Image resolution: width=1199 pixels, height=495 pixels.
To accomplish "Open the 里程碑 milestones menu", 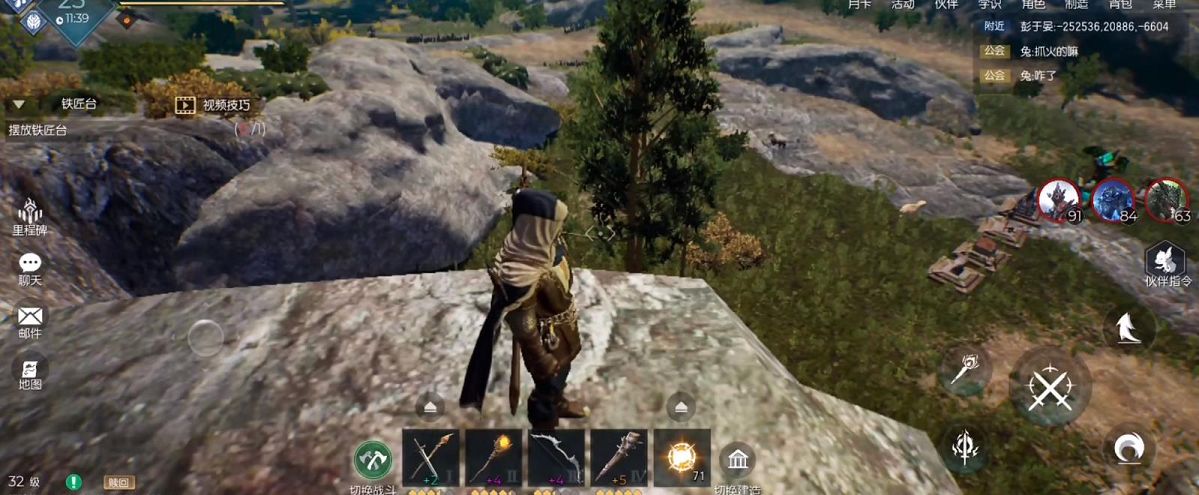I will [x=30, y=214].
